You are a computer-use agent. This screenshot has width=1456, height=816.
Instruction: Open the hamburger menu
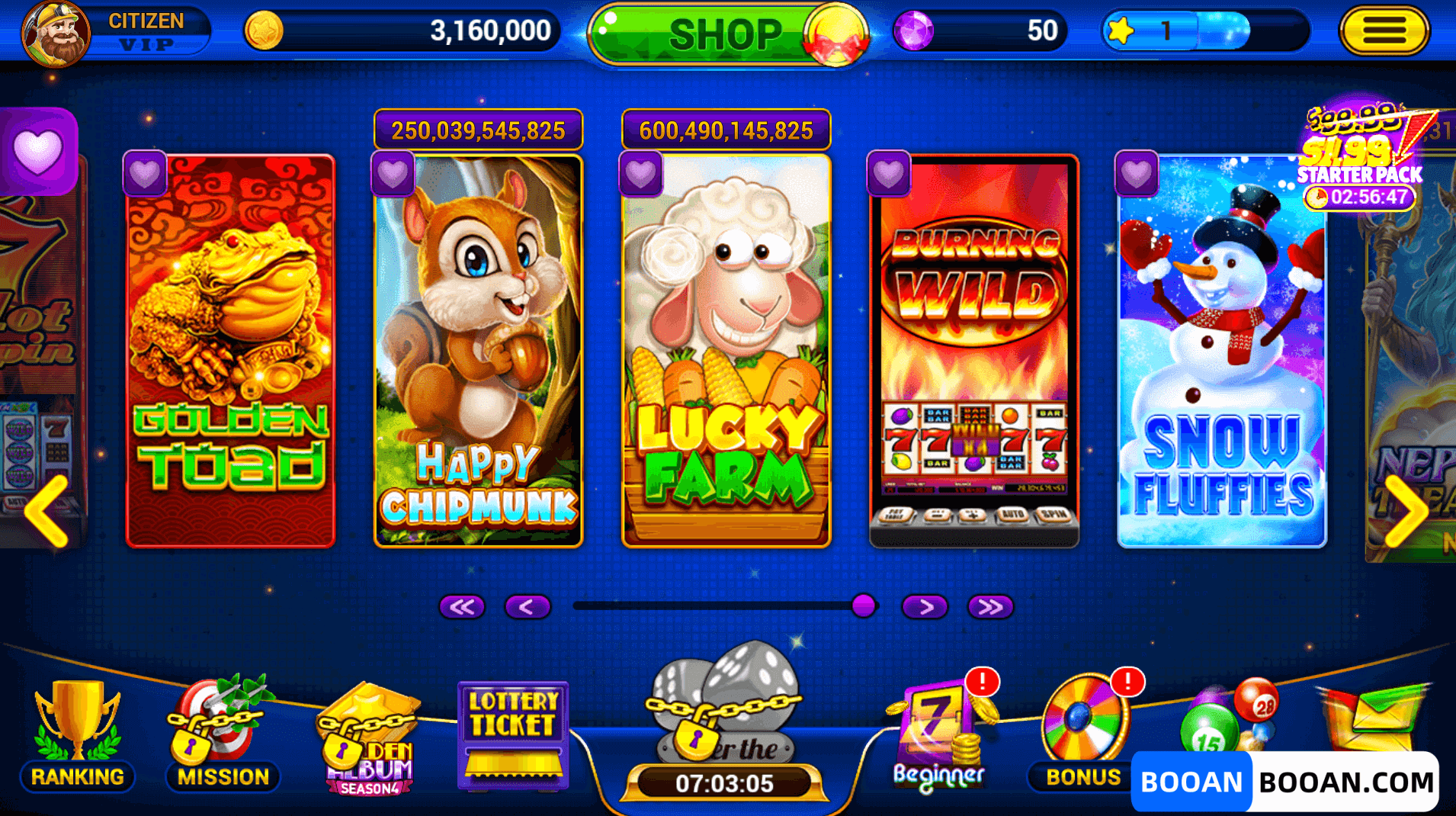1384,31
